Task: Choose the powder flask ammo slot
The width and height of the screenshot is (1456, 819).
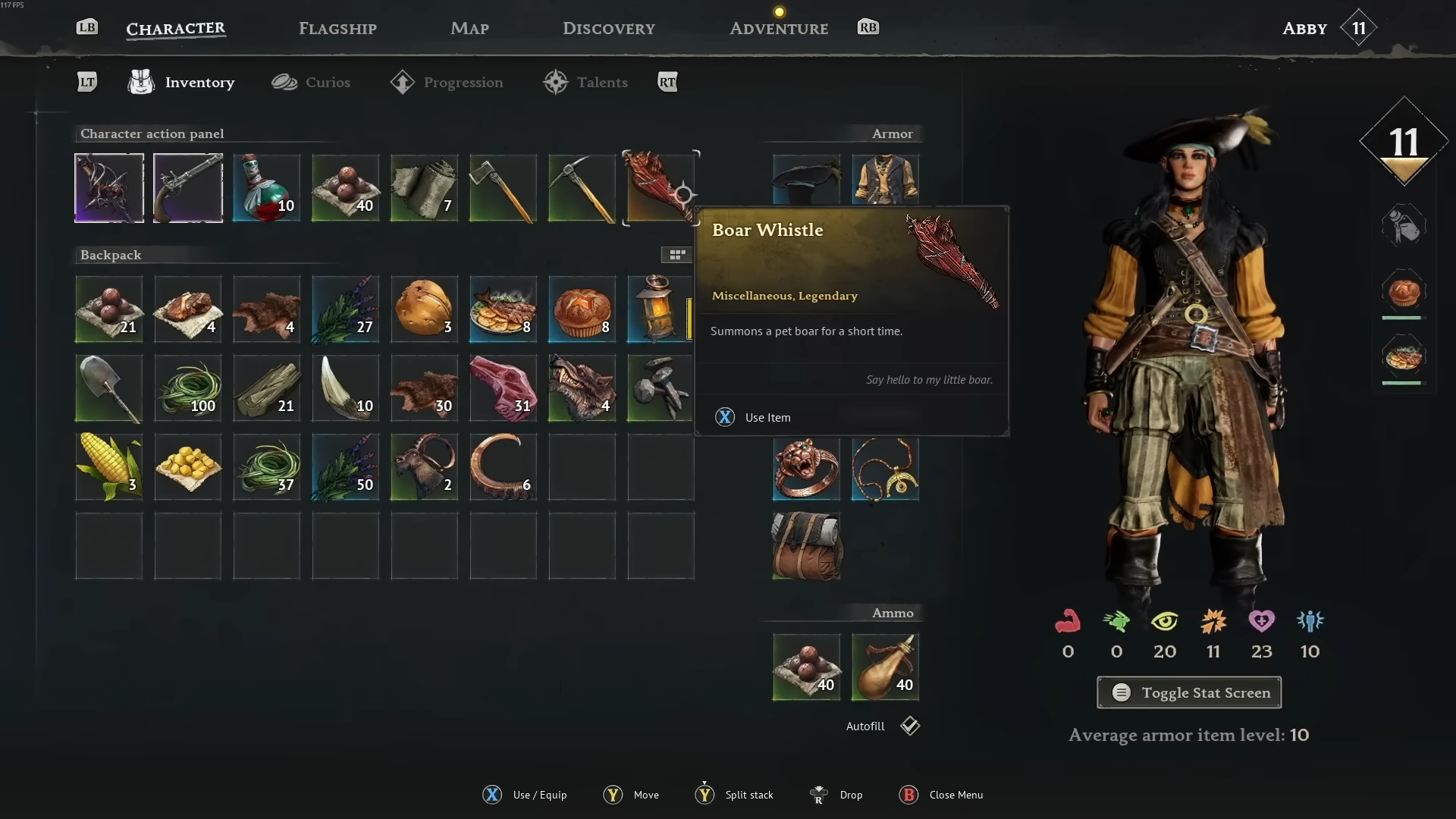Action: (x=885, y=667)
